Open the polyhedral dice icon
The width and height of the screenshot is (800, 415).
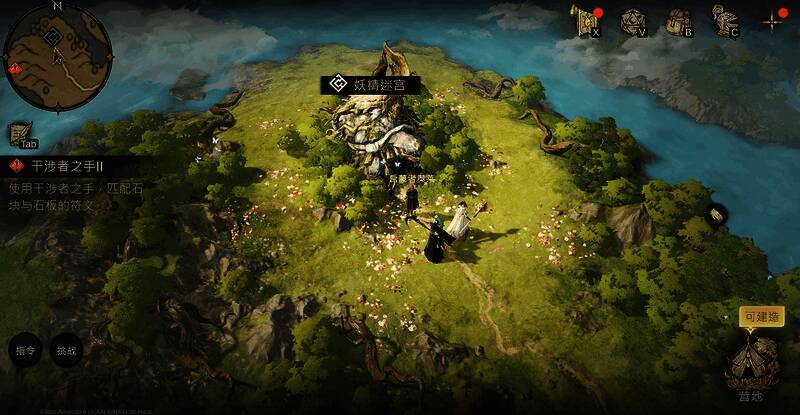[x=631, y=20]
